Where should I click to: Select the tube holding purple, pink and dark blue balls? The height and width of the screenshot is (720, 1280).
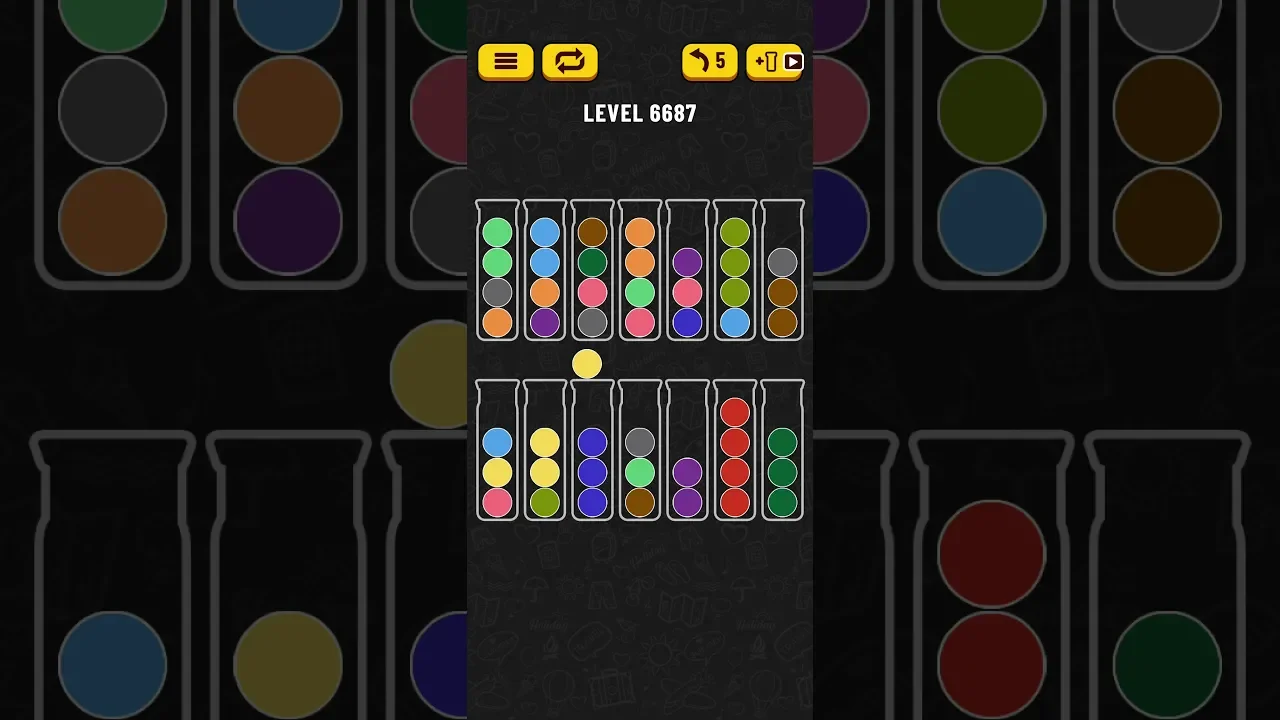pyautogui.click(x=687, y=272)
